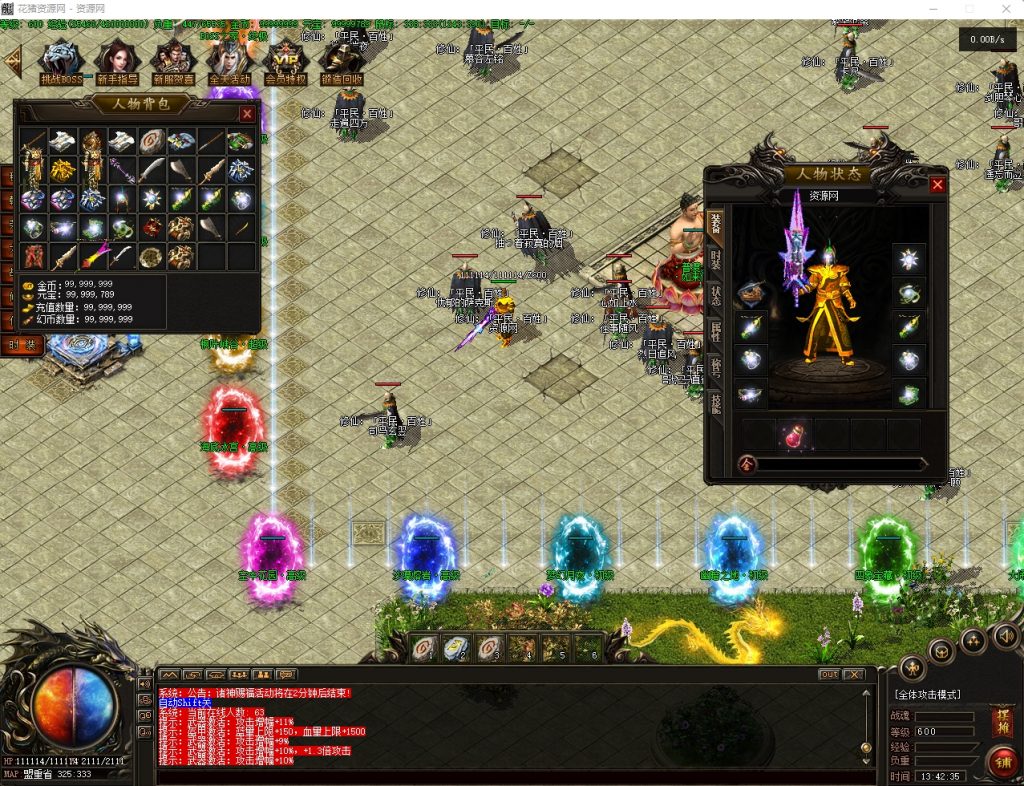Switch to the 状态 status tab
The image size is (1024, 786).
pos(716,295)
